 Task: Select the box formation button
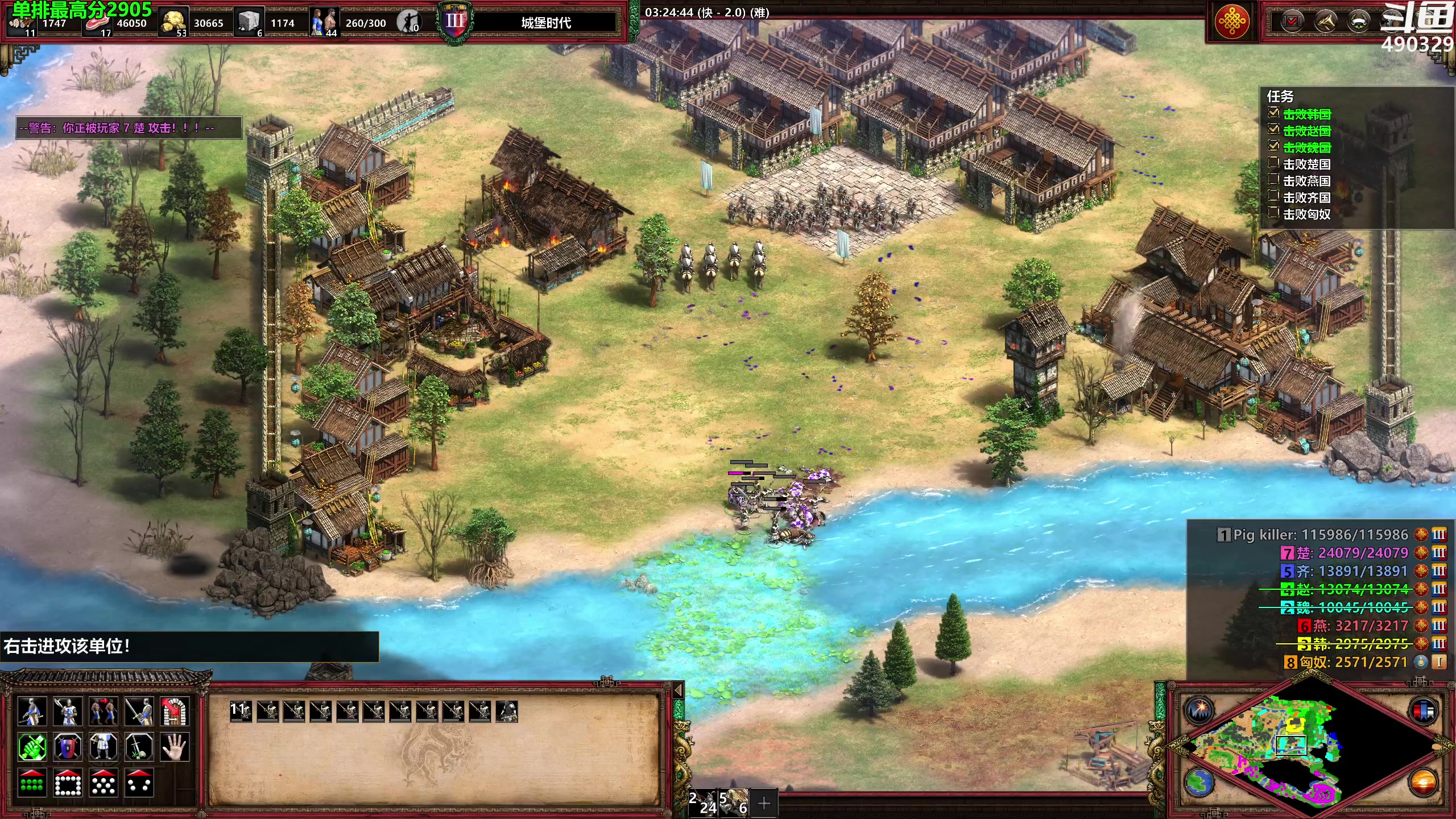[x=68, y=783]
